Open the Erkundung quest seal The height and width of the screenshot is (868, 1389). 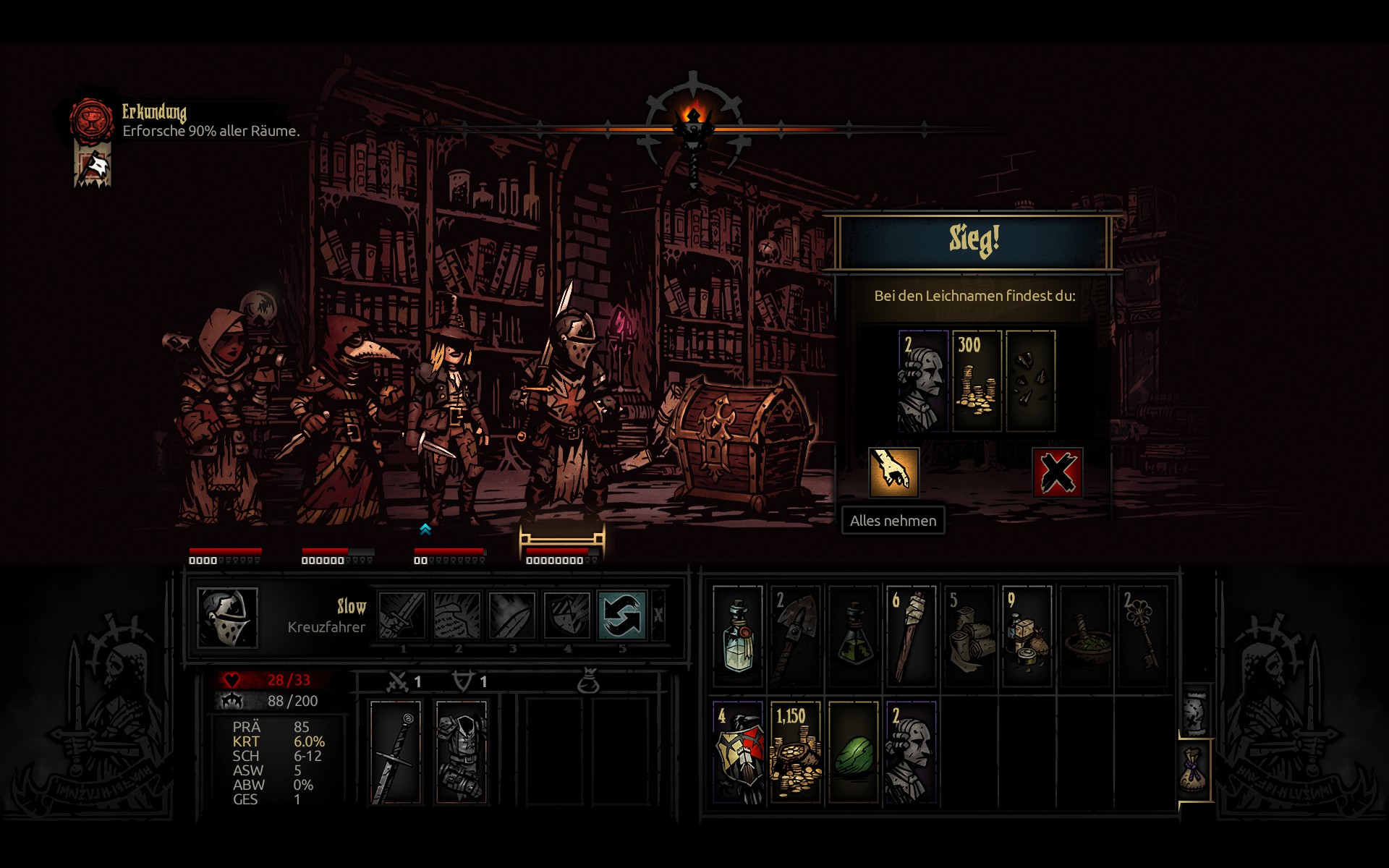(91, 120)
